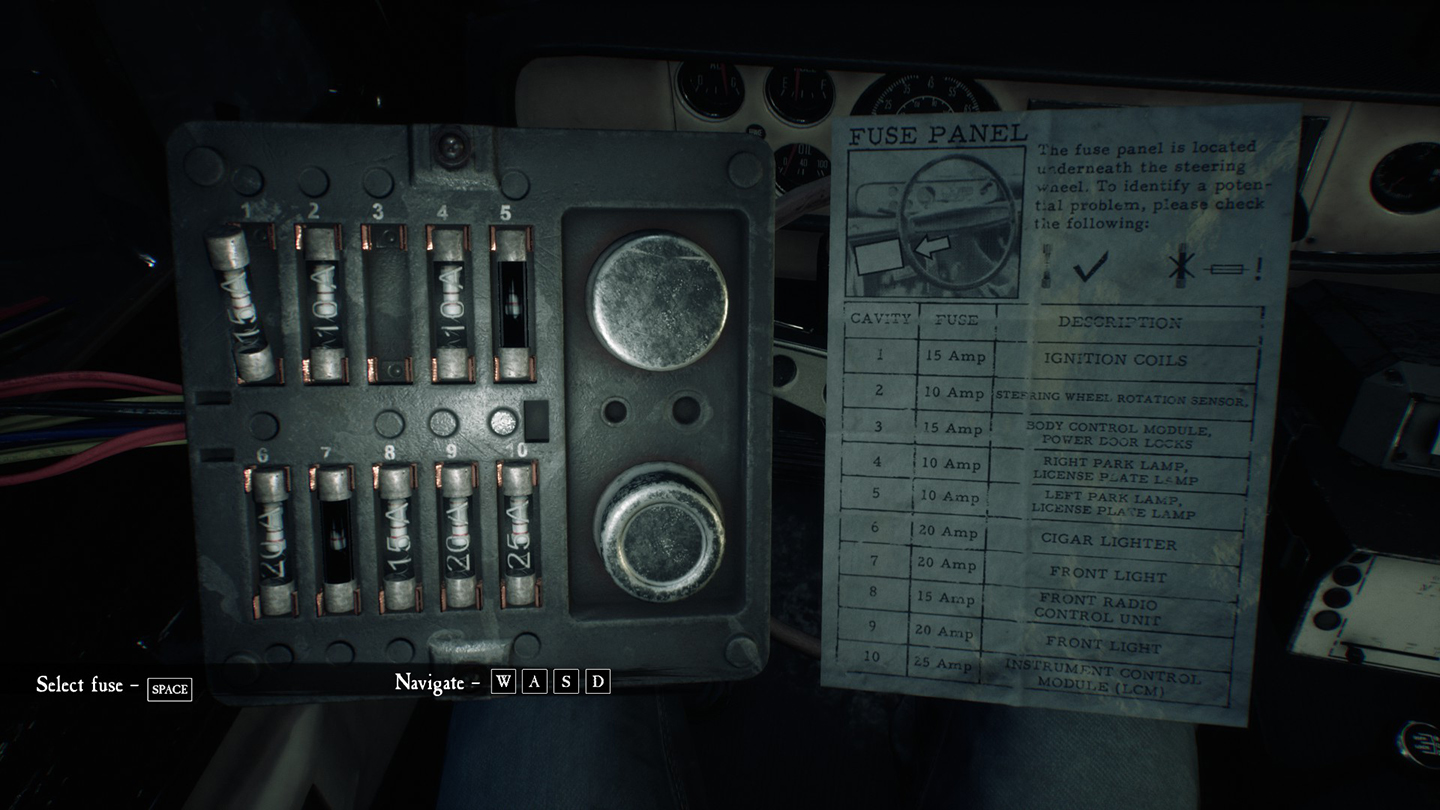1440x810 pixels.
Task: Choose the 25A fuse in cavity 10
Action: [x=519, y=535]
